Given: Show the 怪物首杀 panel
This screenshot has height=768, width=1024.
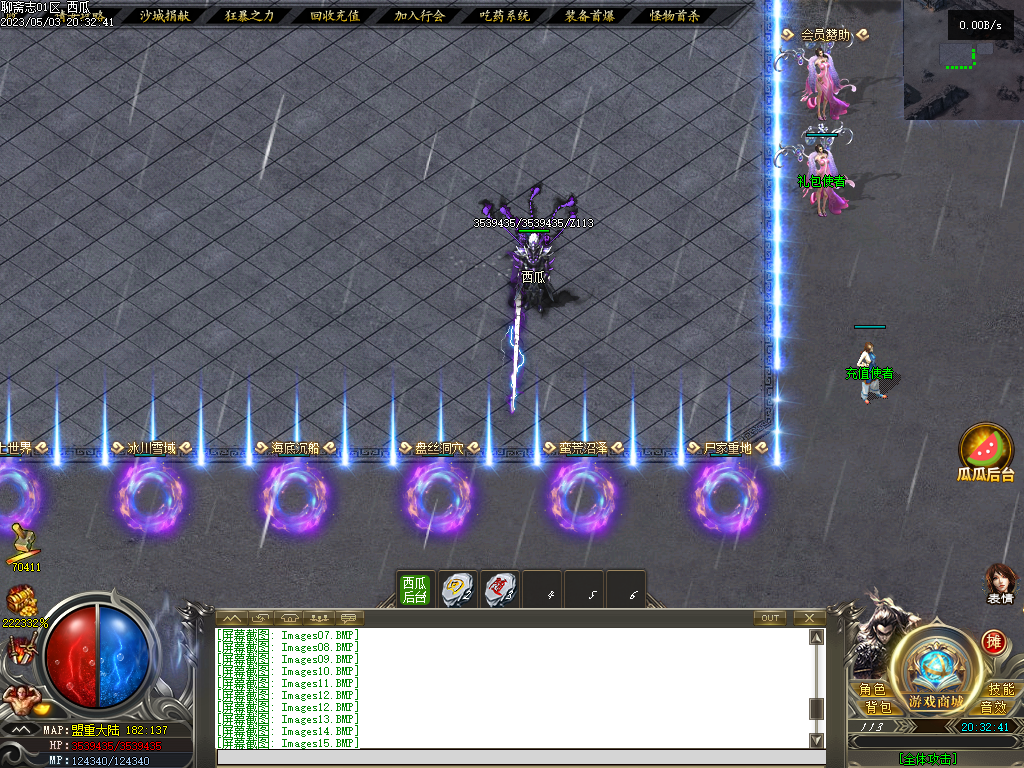Looking at the screenshot, I should [x=674, y=16].
